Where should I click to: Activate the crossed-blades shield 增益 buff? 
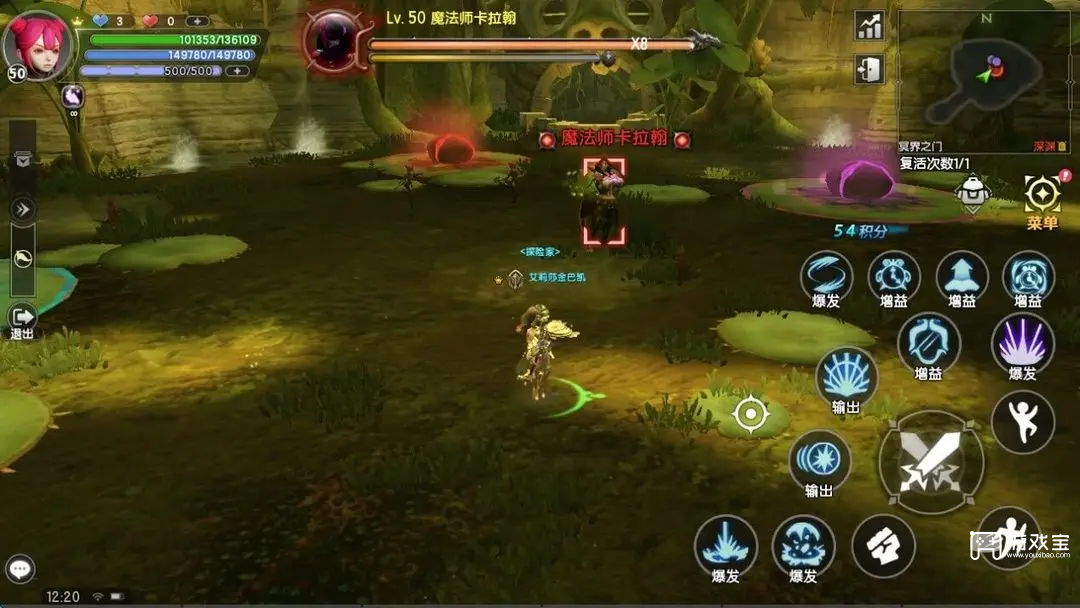(x=928, y=341)
